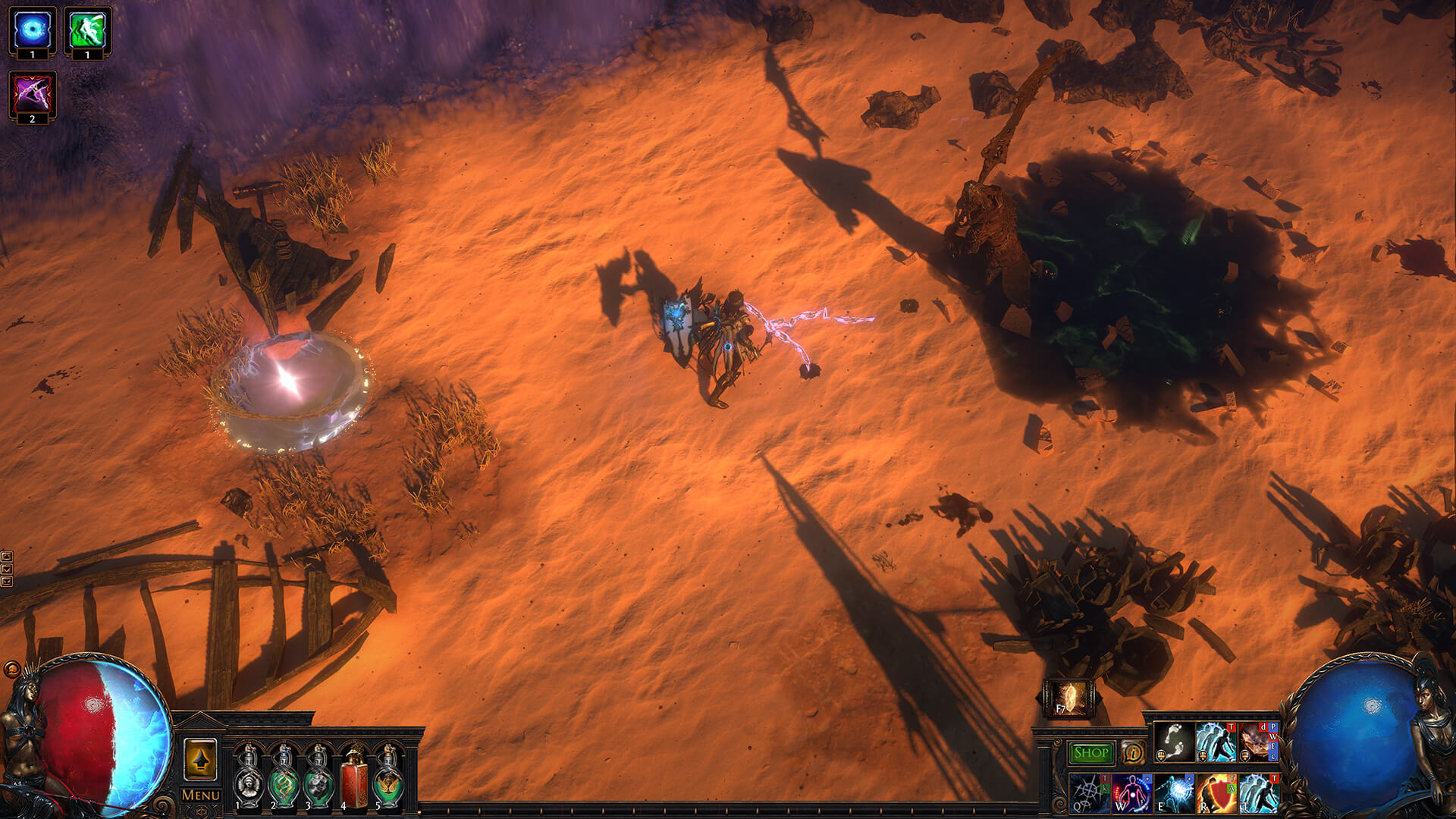Inspect the blue vortex buff icon
1456x819 pixels.
tap(33, 30)
